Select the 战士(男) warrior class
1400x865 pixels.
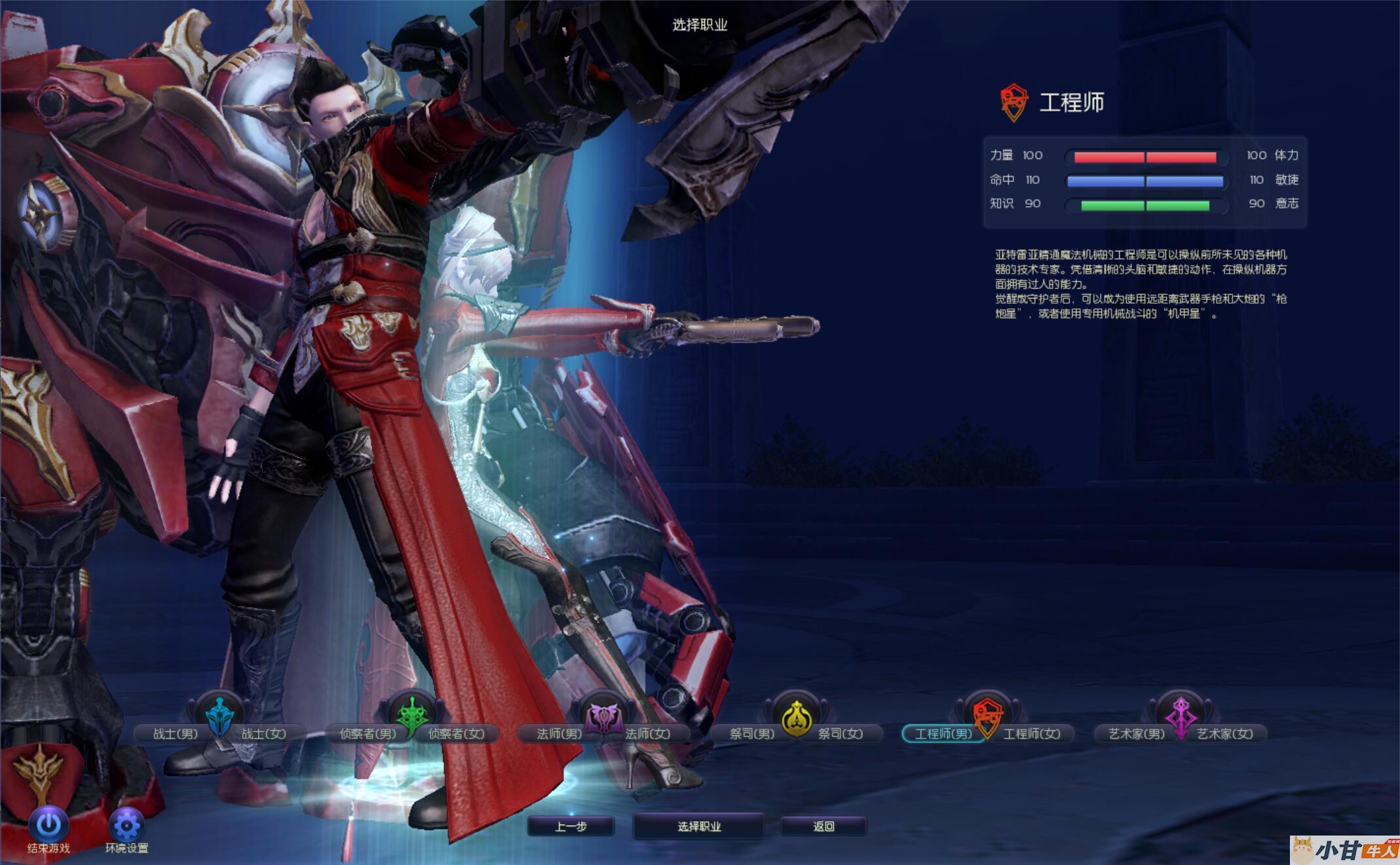click(x=174, y=734)
